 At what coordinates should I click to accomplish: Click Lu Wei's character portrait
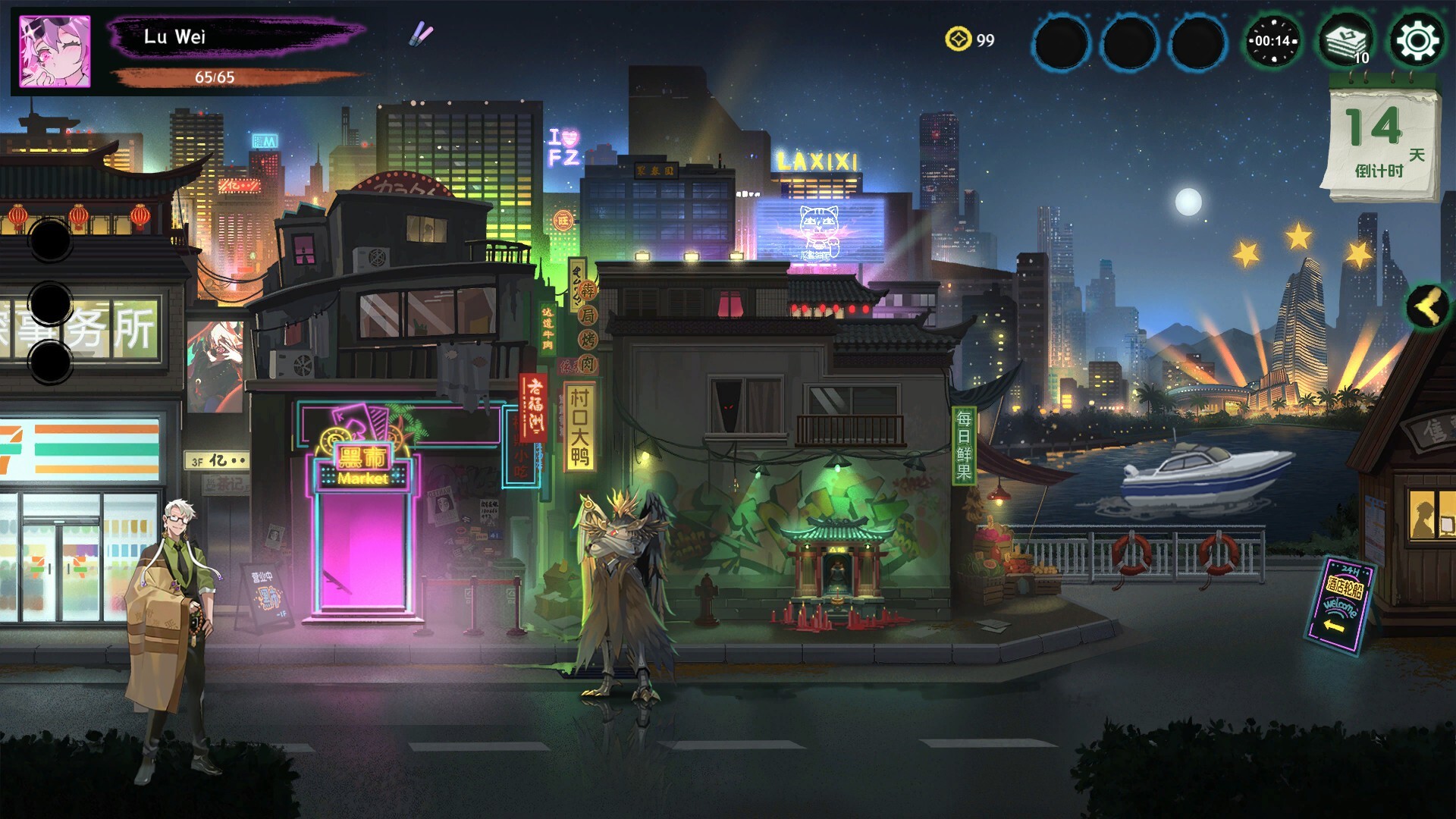tap(55, 52)
